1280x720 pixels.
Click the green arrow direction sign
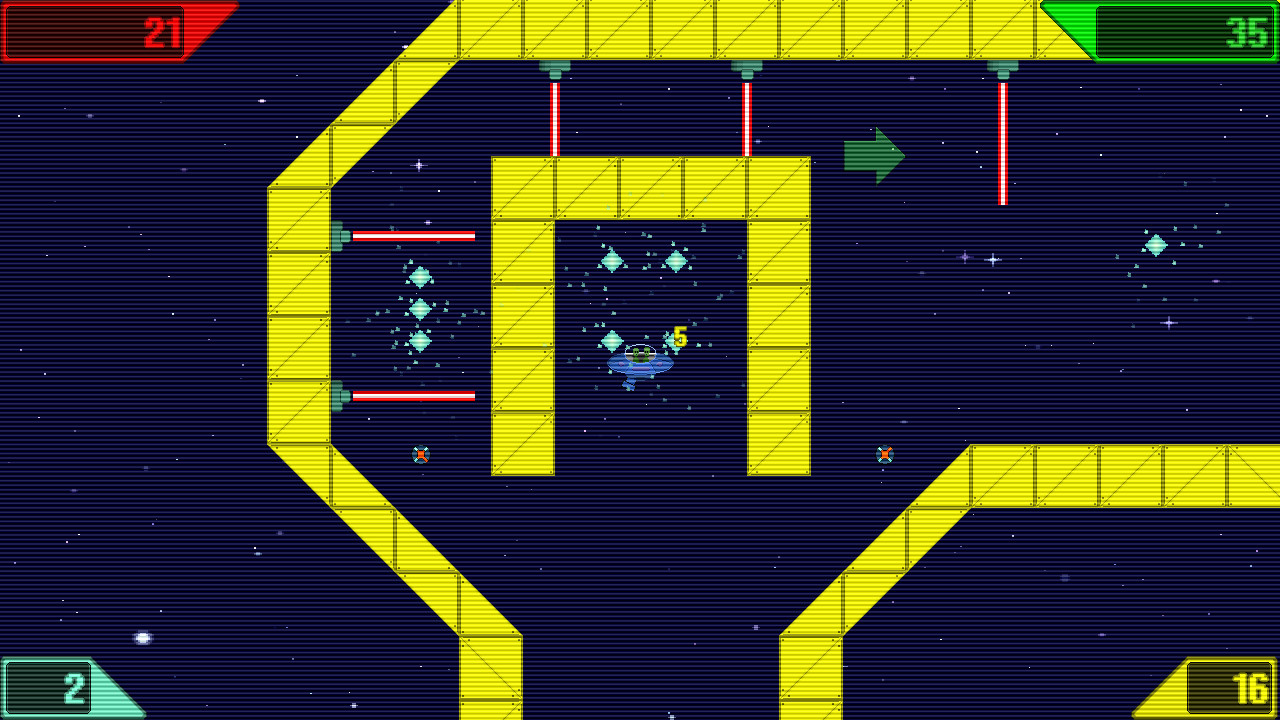(x=872, y=155)
